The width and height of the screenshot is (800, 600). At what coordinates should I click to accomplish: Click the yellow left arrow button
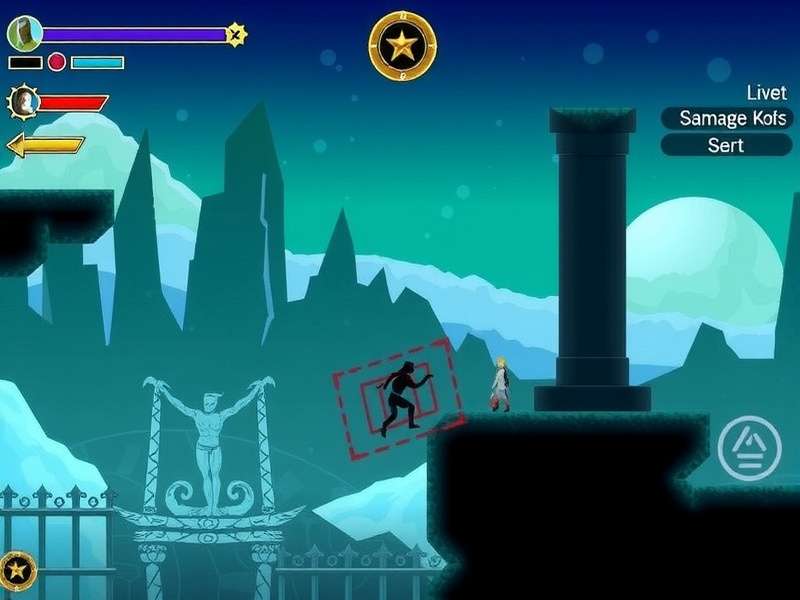pyautogui.click(x=45, y=146)
